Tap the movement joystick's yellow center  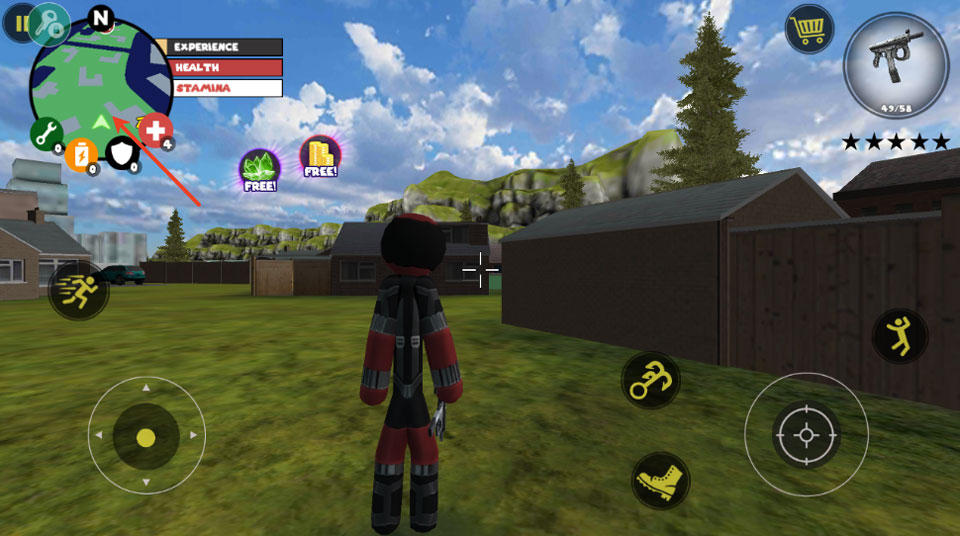click(x=146, y=437)
